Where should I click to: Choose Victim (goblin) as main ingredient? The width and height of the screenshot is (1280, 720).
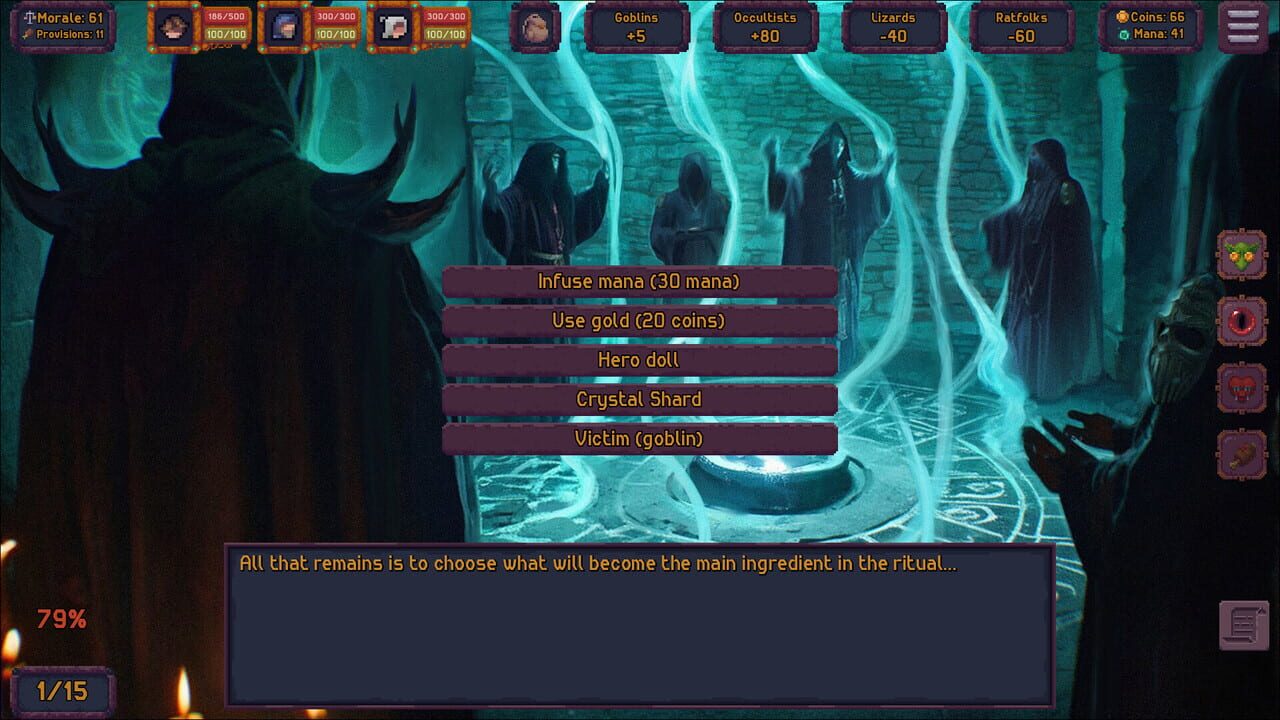pyautogui.click(x=639, y=438)
